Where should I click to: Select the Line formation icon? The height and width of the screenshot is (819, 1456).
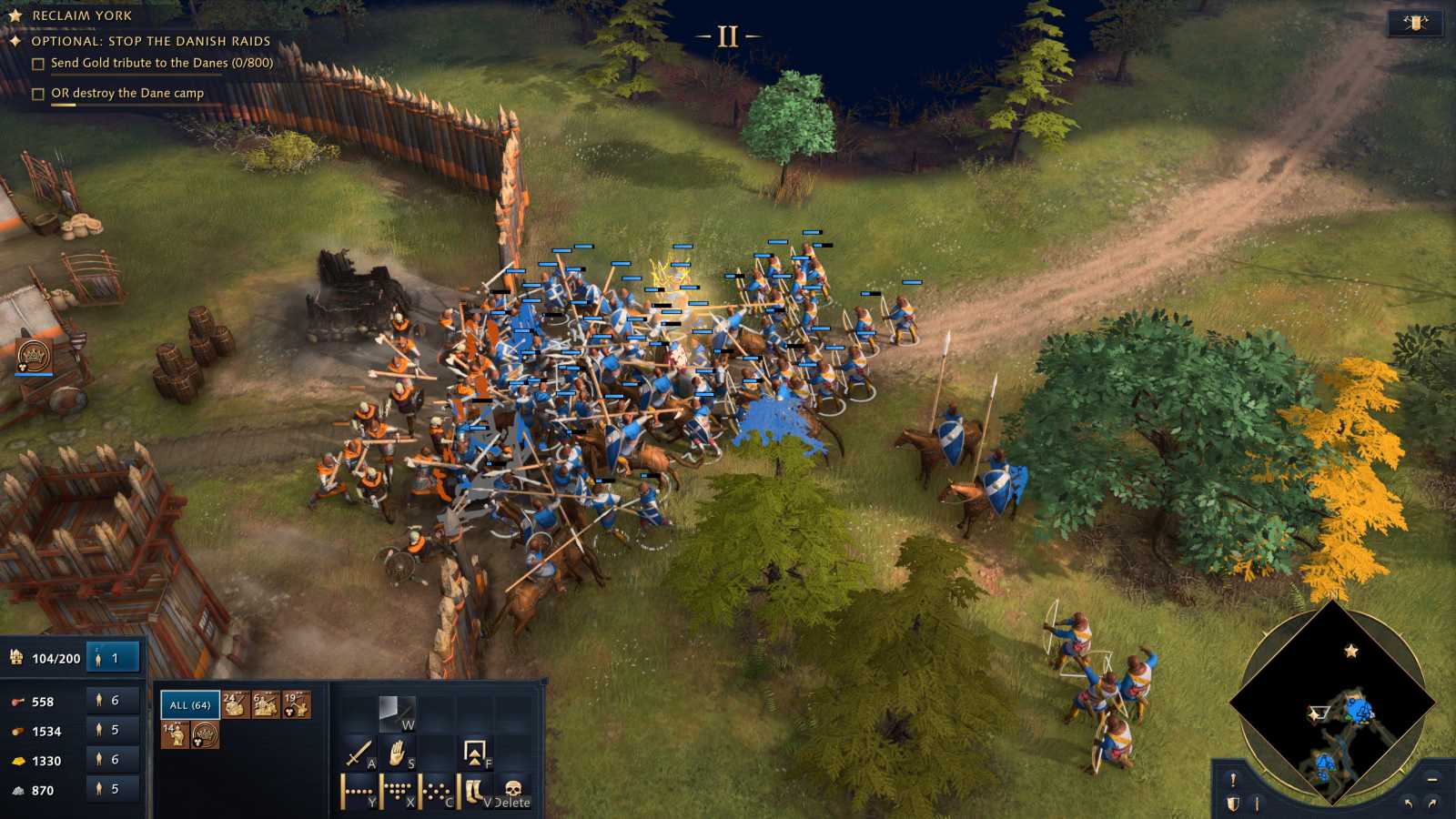(x=356, y=790)
